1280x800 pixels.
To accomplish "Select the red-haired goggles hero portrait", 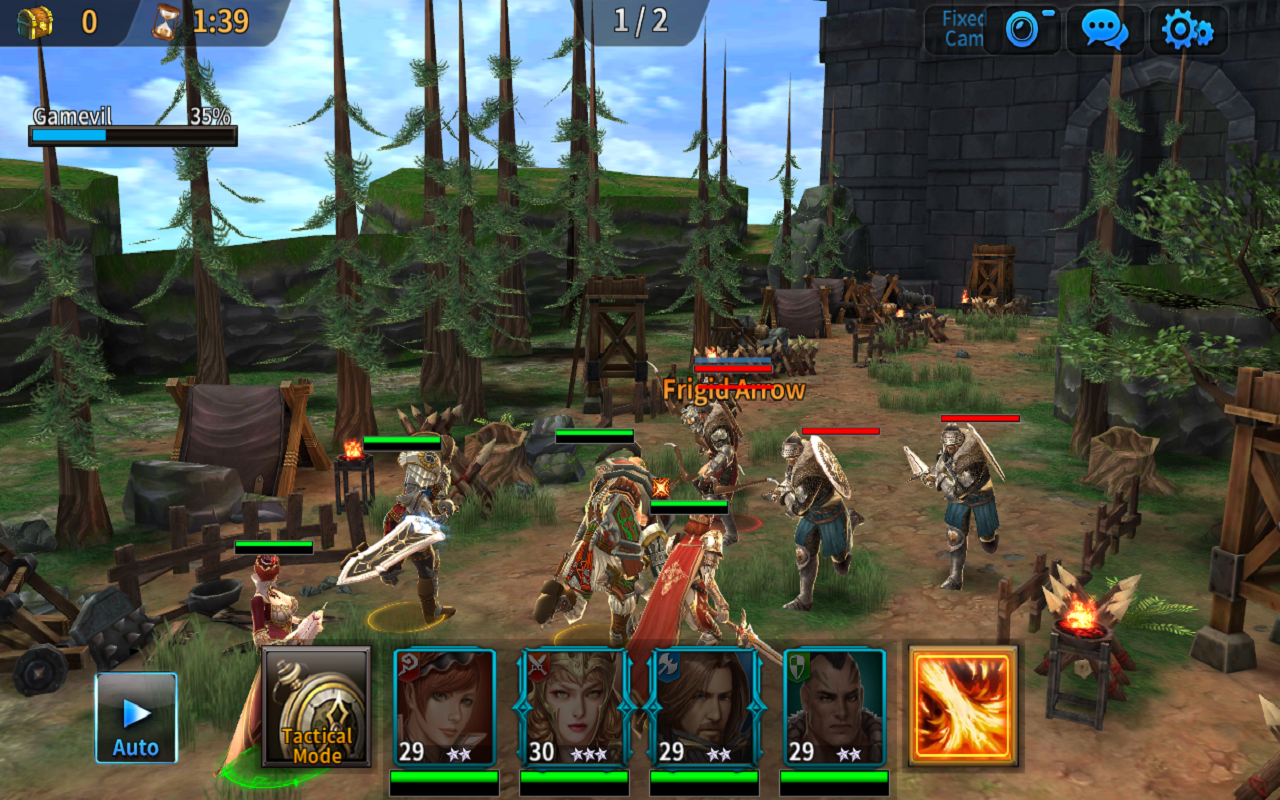I will click(x=445, y=707).
